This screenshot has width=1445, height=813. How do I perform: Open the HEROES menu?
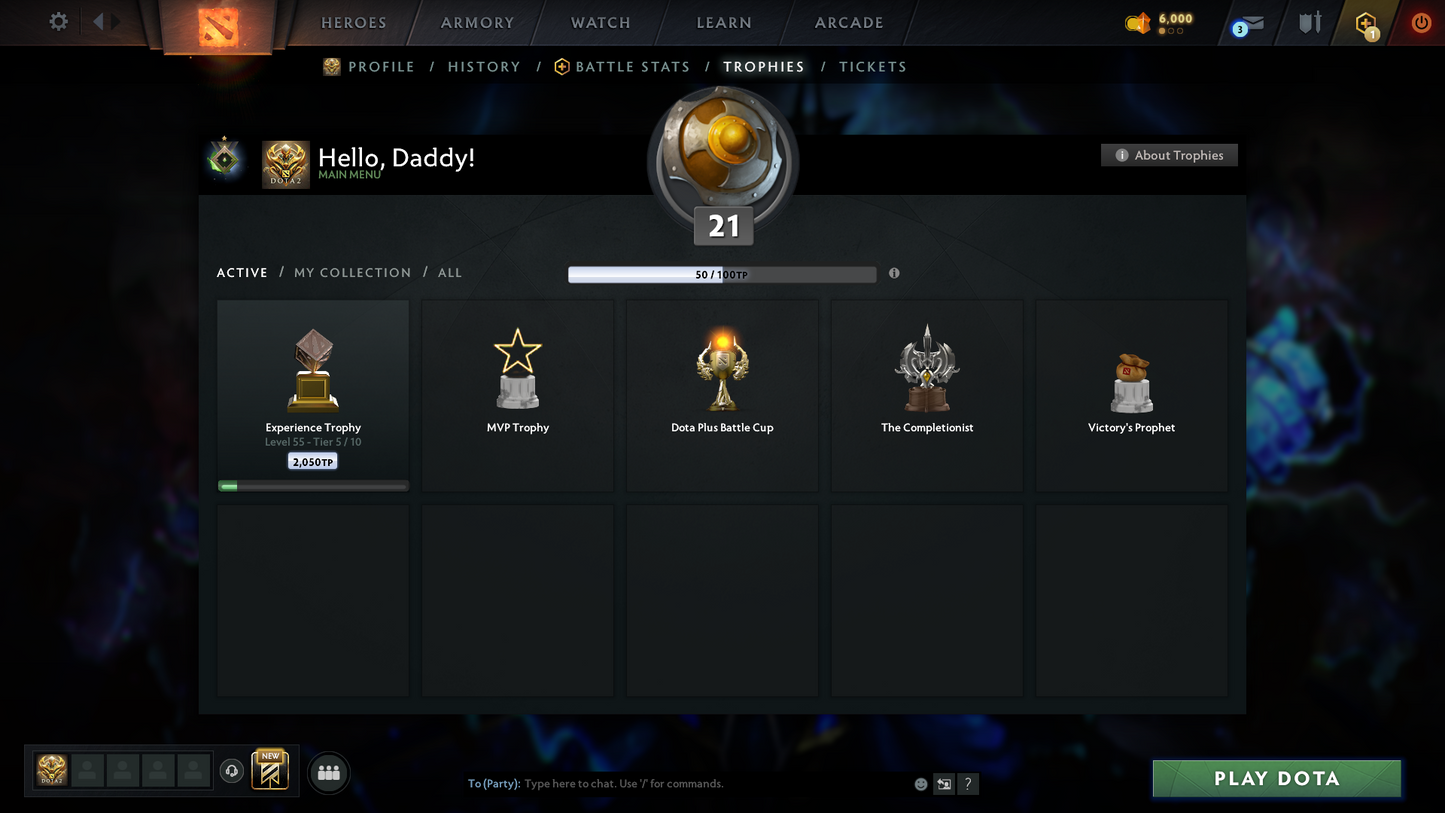coord(353,22)
